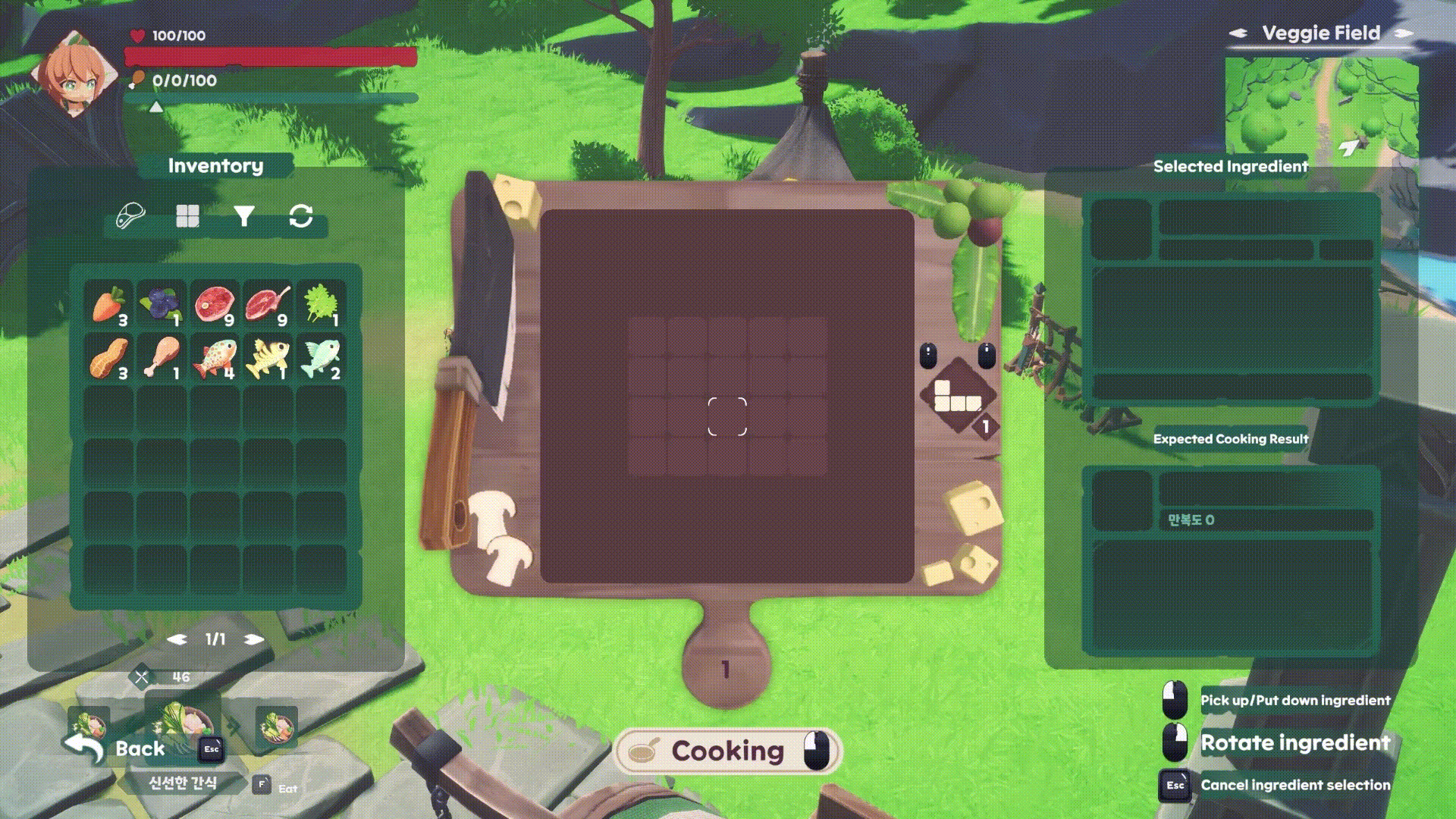
Task: Click the refresh icon in the Inventory toolbar
Action: coord(302,216)
